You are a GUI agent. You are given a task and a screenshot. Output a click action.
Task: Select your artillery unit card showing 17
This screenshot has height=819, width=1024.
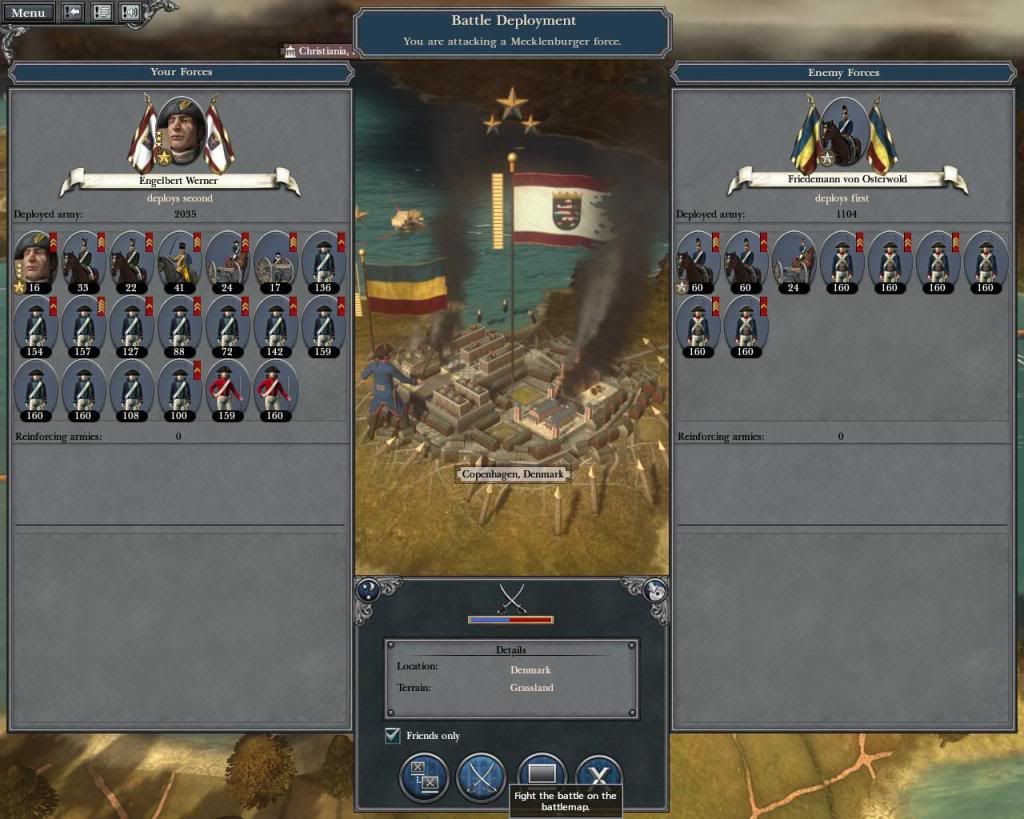(275, 259)
